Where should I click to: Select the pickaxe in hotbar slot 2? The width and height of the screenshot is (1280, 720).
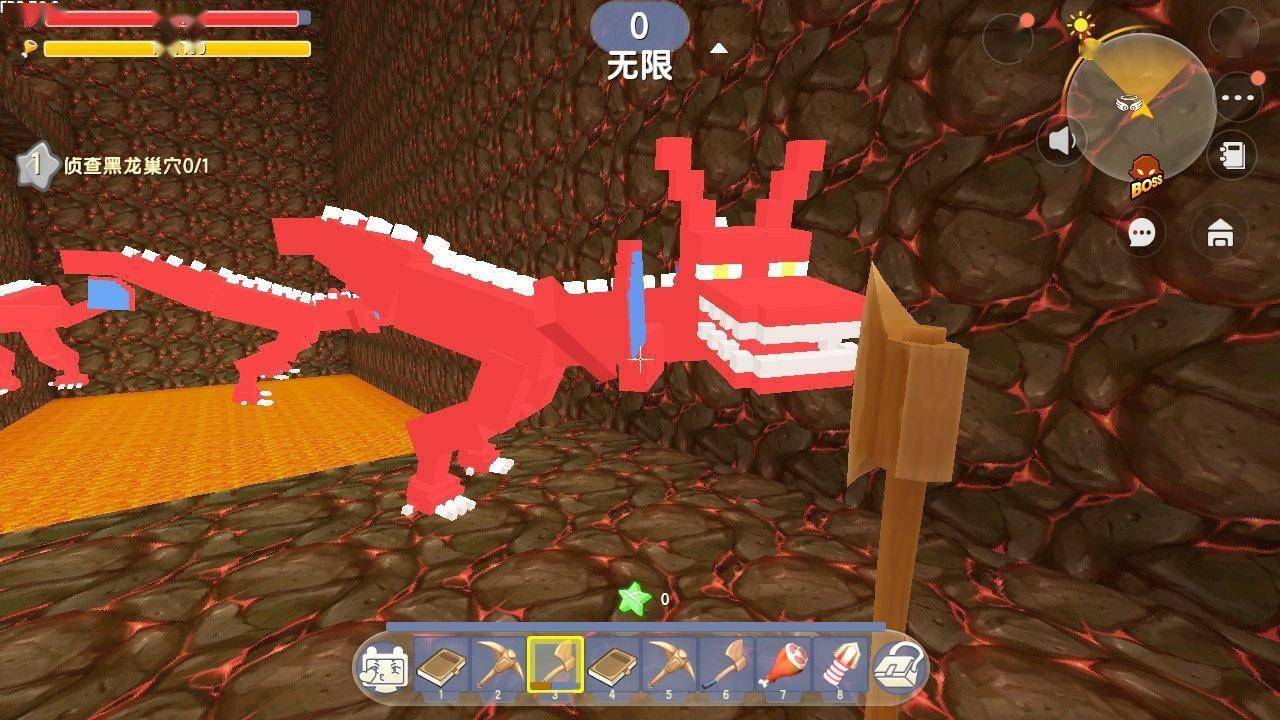[x=498, y=664]
